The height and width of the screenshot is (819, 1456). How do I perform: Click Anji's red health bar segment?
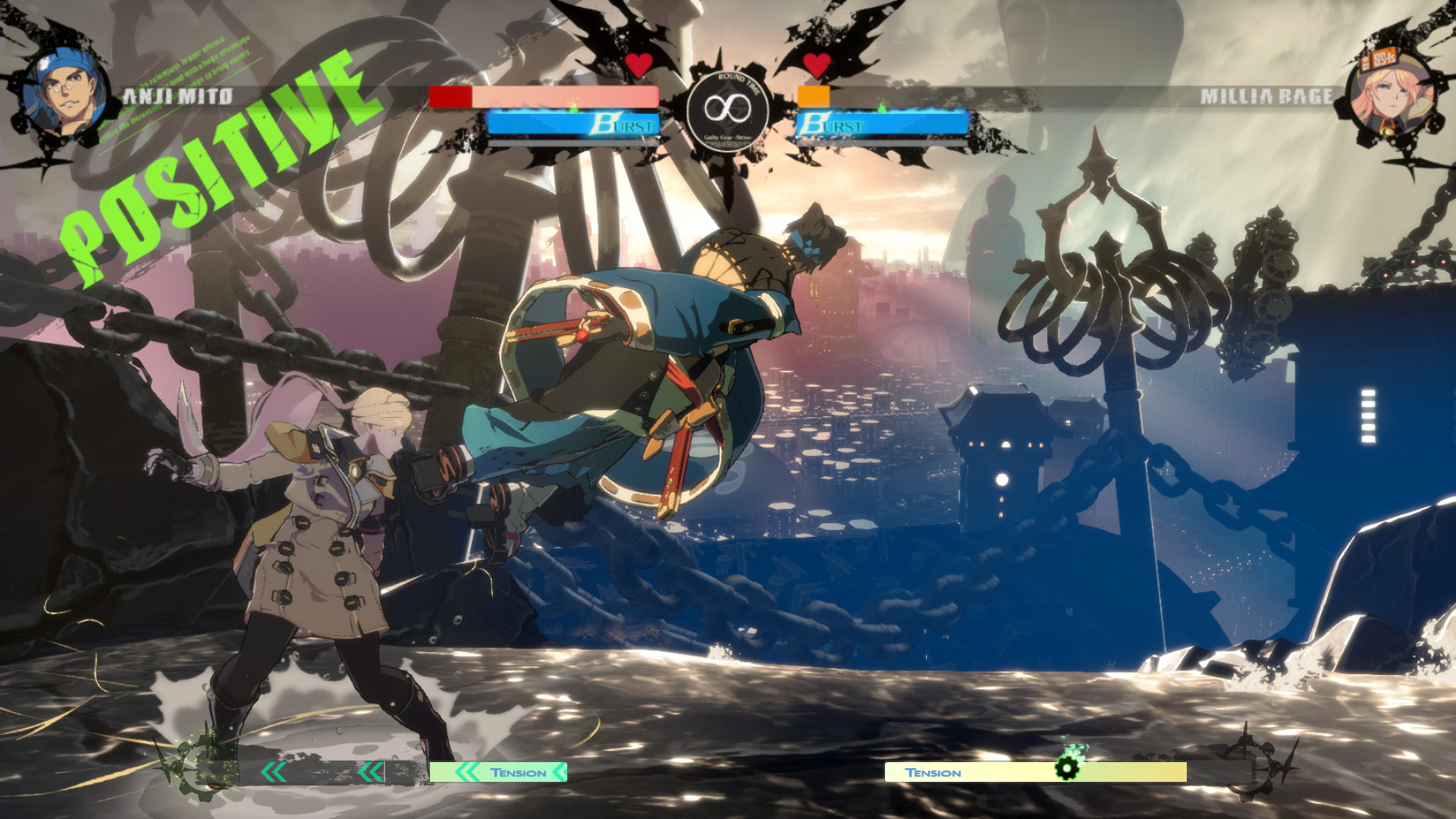[449, 97]
